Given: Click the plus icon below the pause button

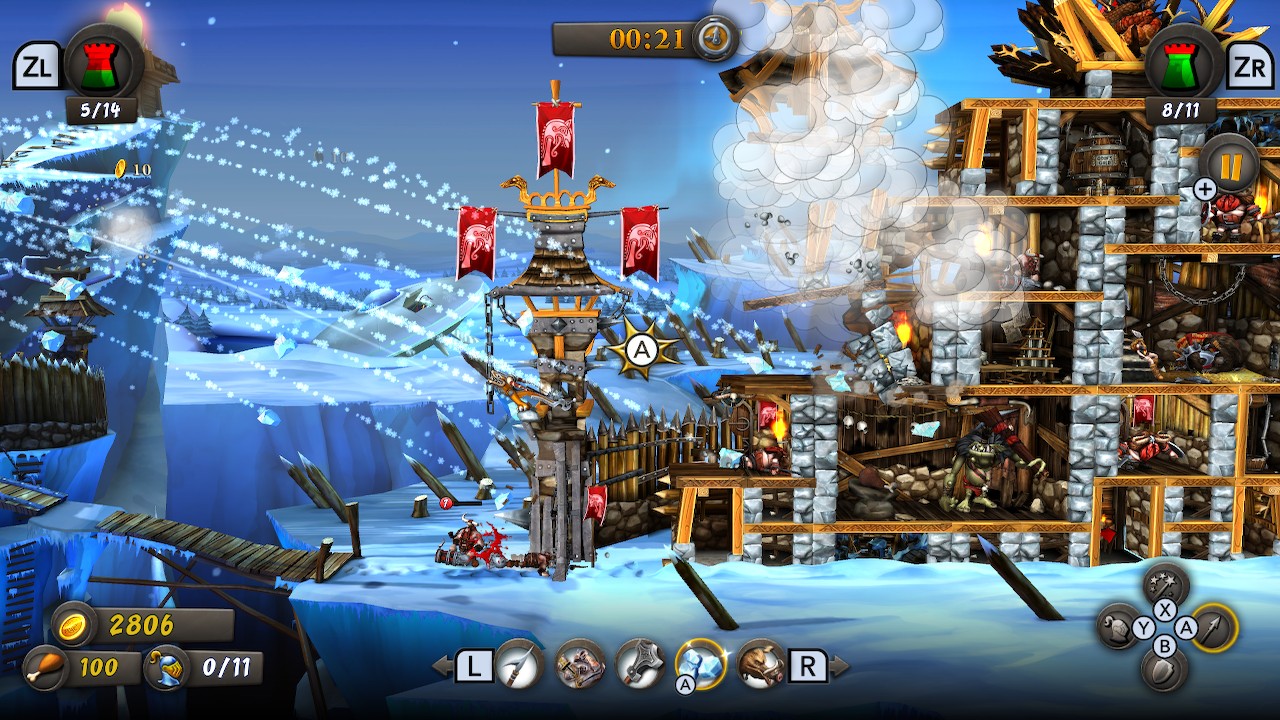Looking at the screenshot, I should pos(1202,188).
